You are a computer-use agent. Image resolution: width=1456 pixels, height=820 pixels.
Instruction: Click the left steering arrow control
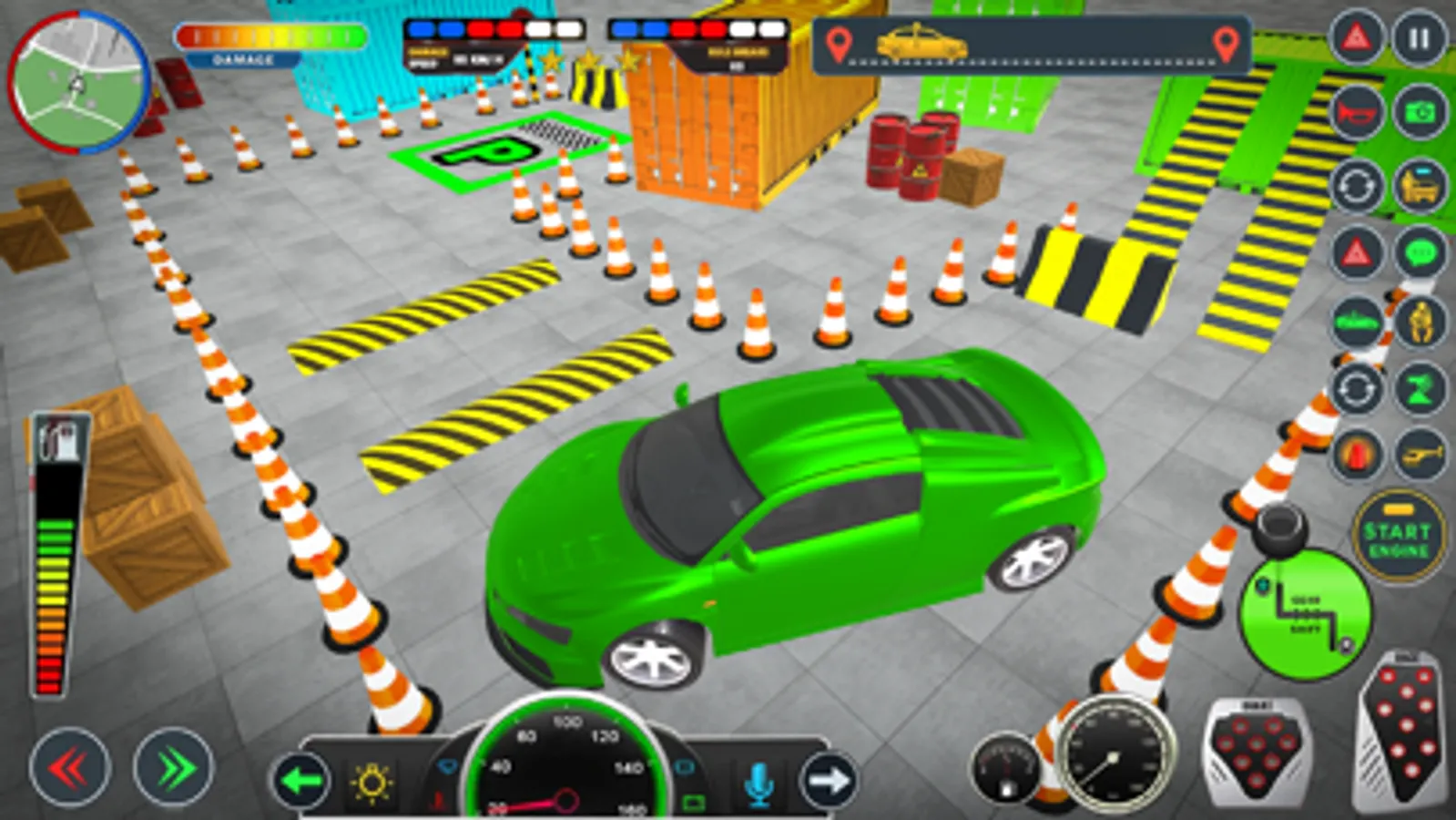[300, 782]
